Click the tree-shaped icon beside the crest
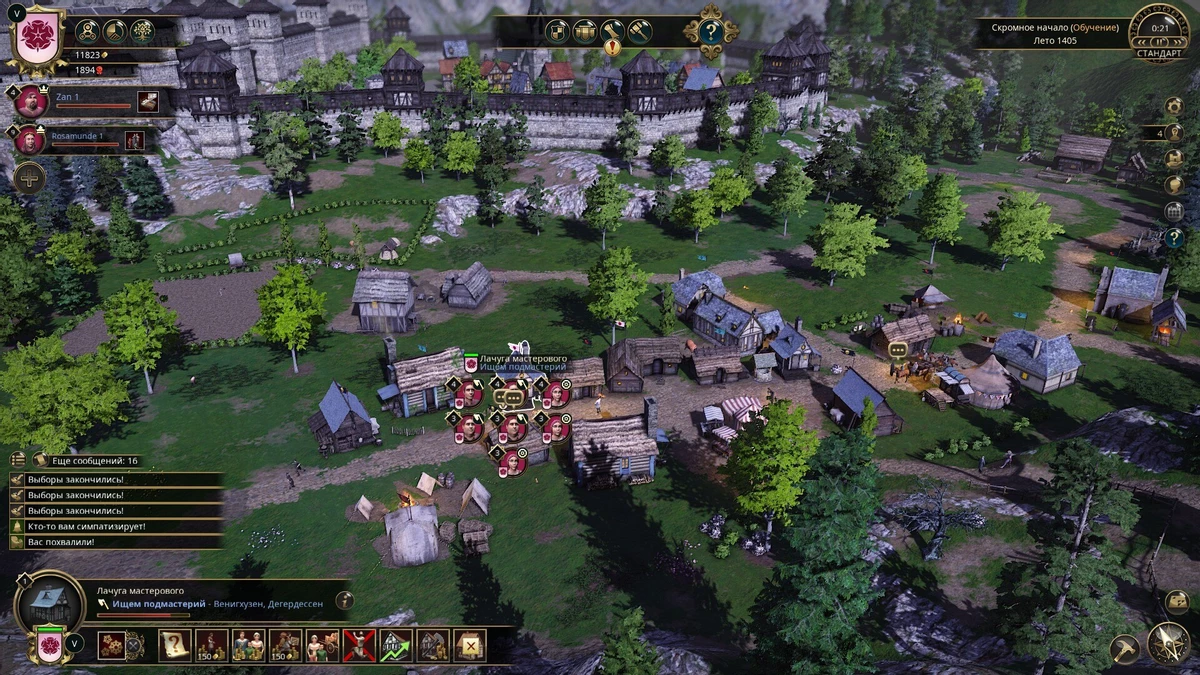1200x675 pixels. coord(142,31)
